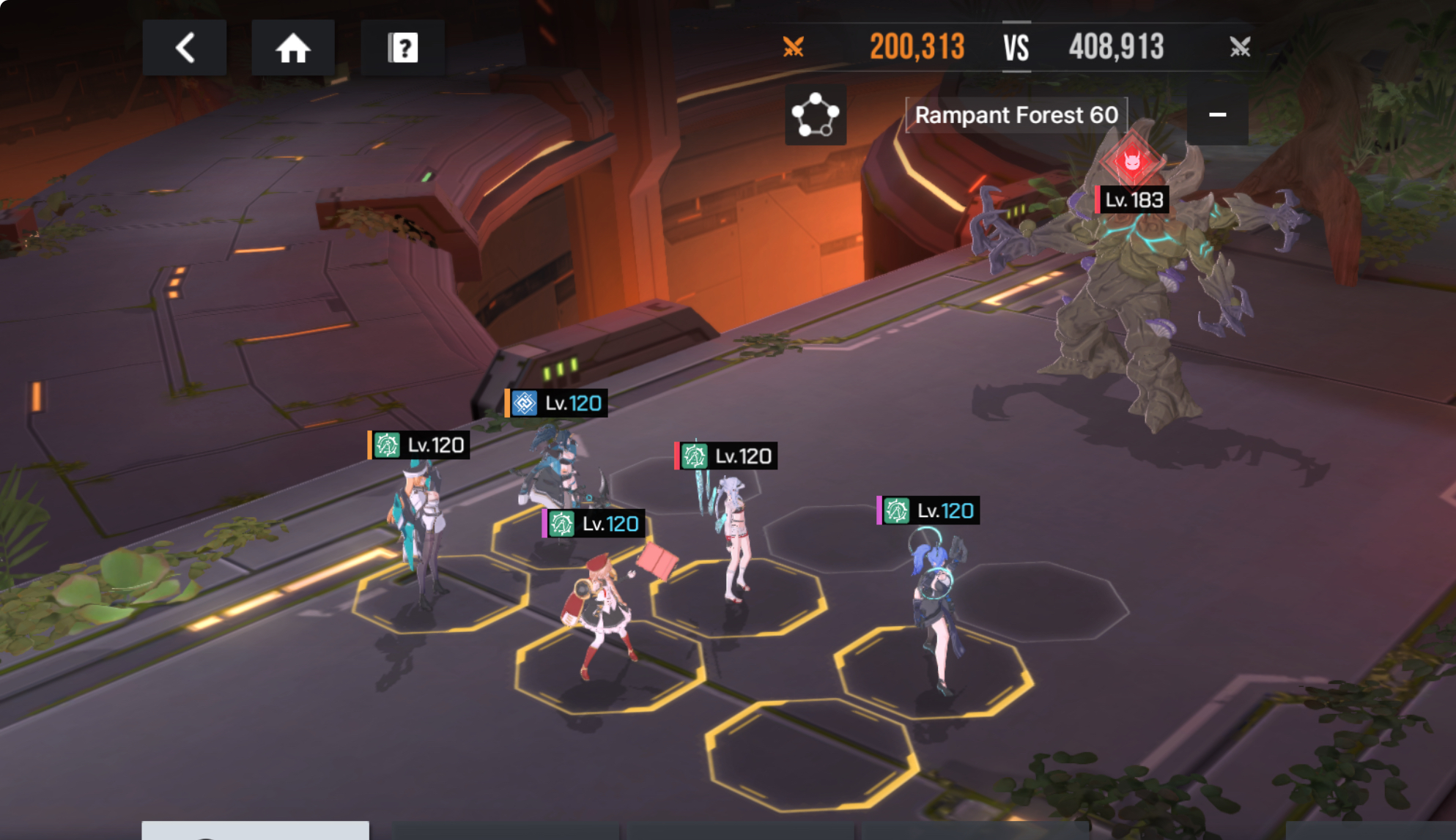Open the question mark help guide
The image size is (1456, 840).
[402, 48]
